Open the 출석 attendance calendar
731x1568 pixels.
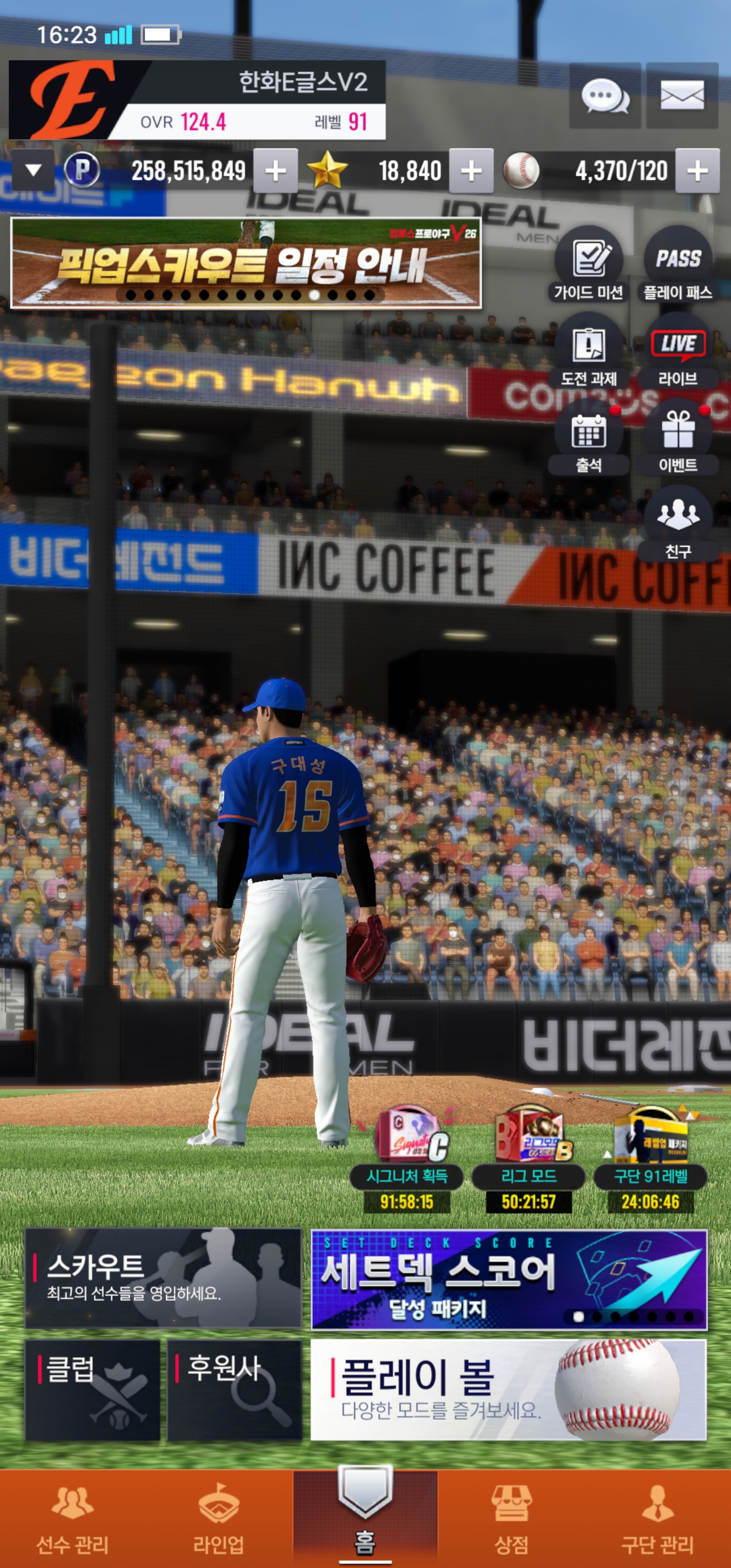588,438
